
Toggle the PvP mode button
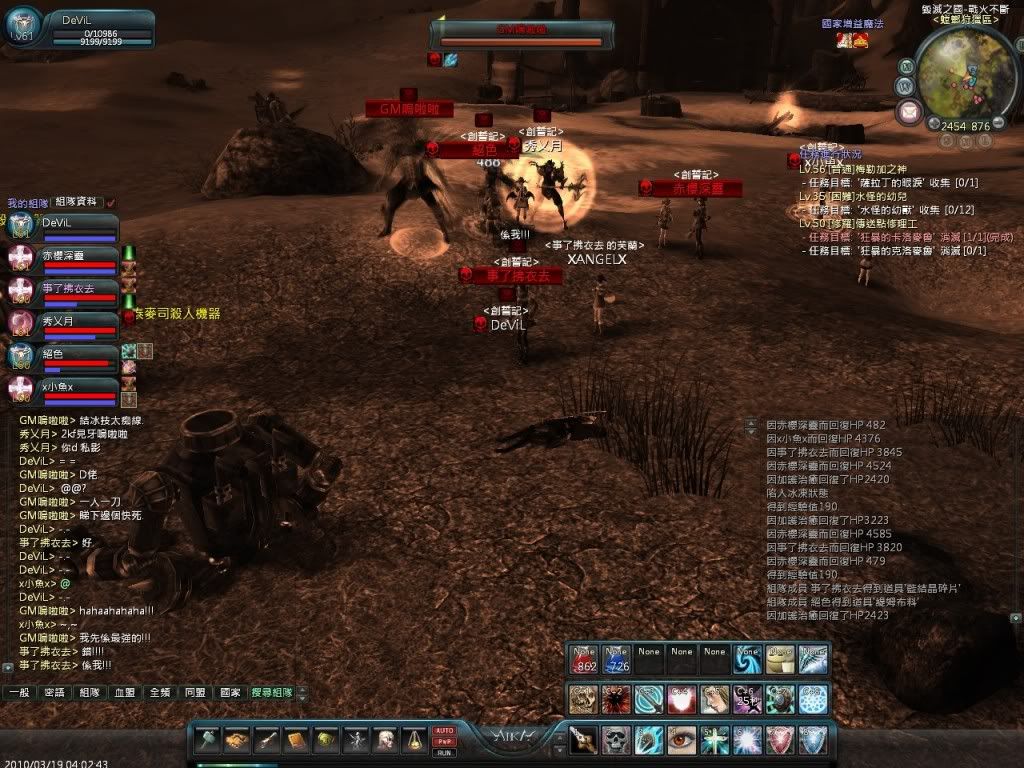tap(445, 742)
